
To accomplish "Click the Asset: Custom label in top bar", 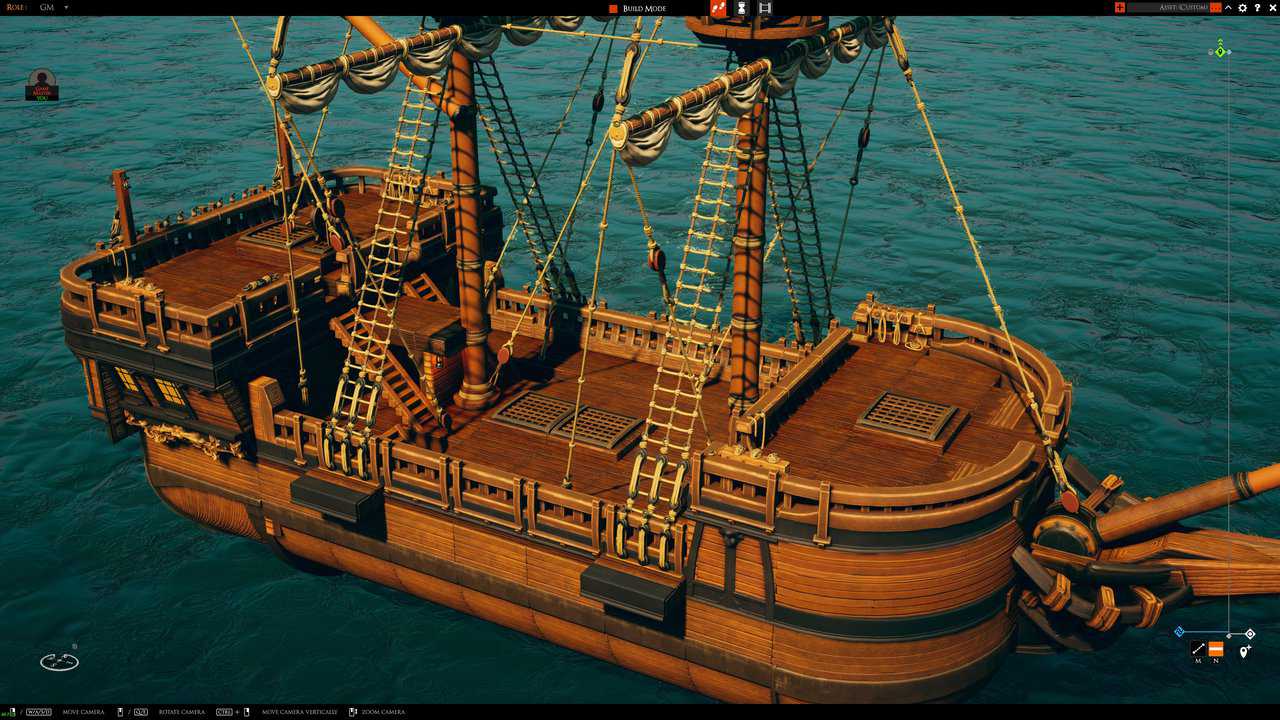I will (x=1183, y=6).
